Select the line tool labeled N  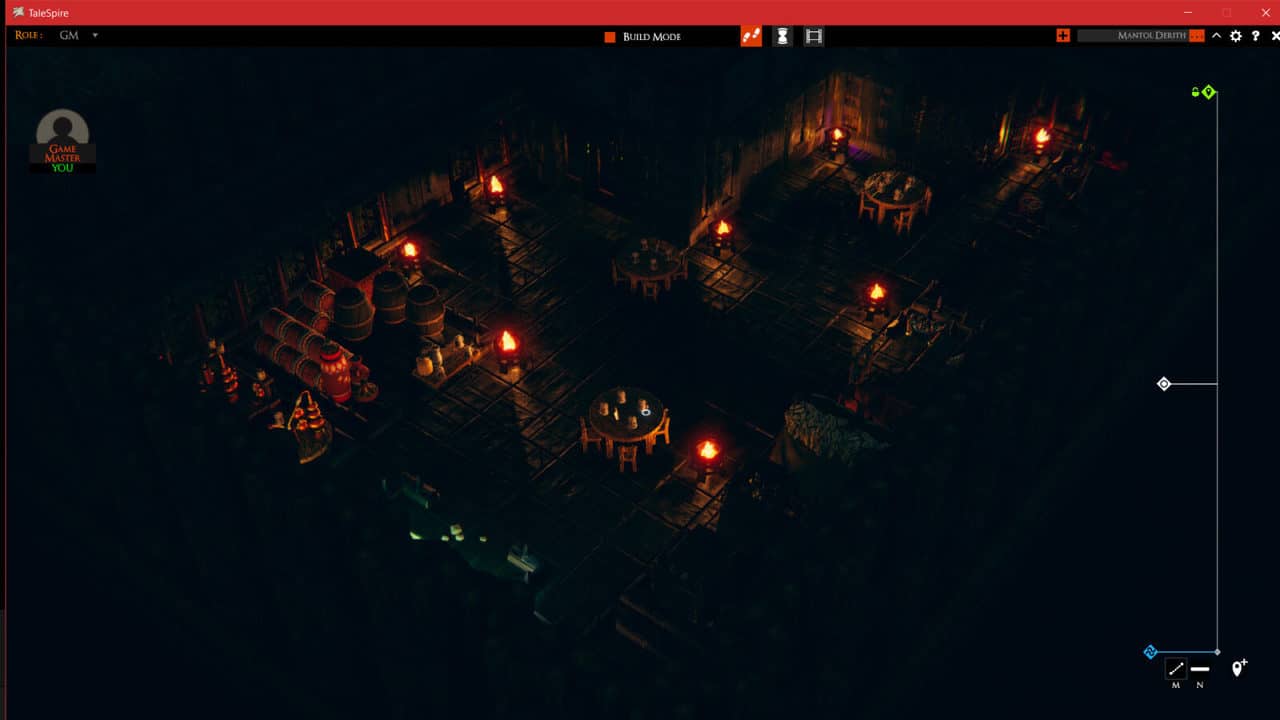(x=1200, y=668)
